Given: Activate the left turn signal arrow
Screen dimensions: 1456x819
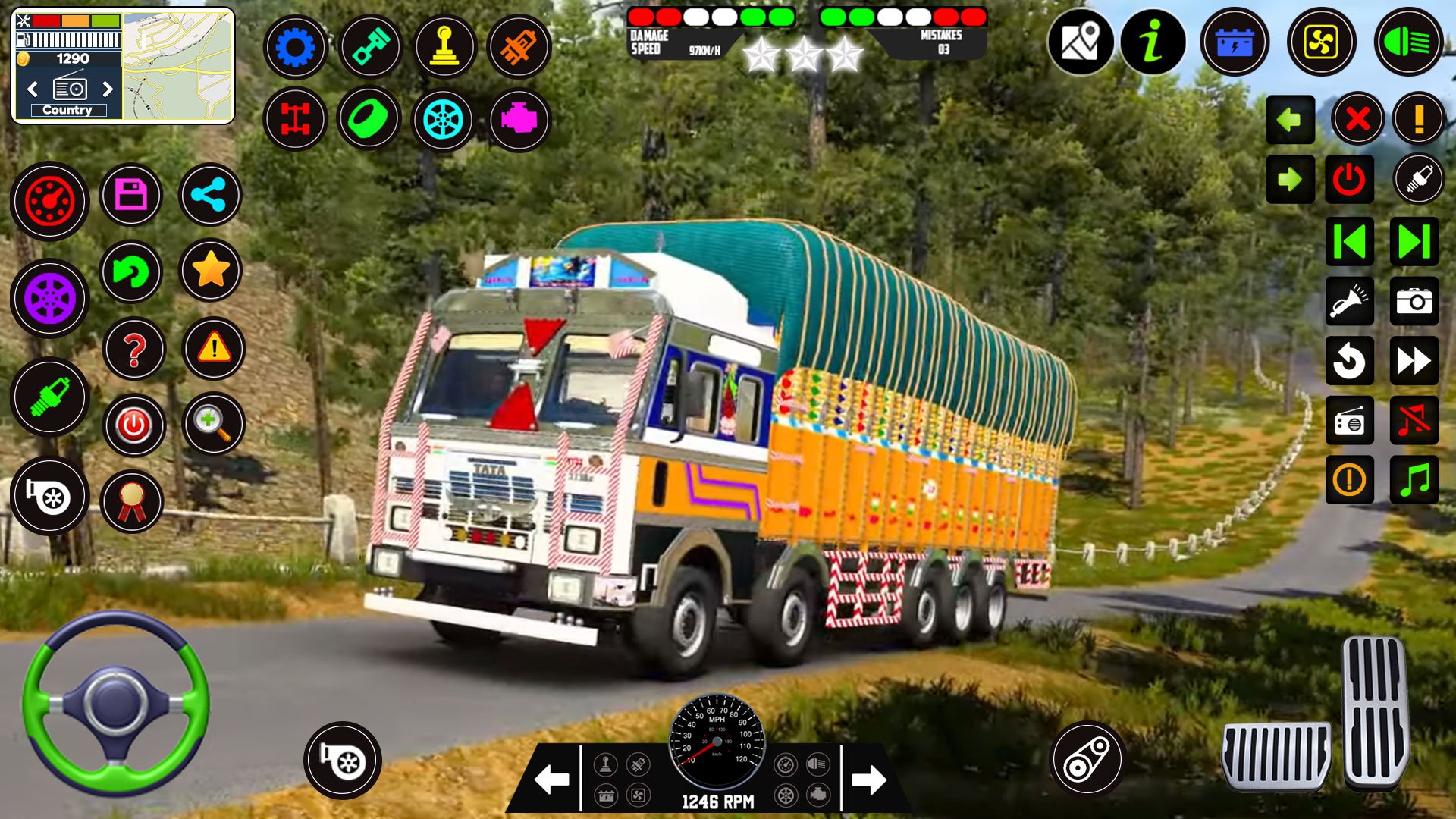Looking at the screenshot, I should 1290,120.
